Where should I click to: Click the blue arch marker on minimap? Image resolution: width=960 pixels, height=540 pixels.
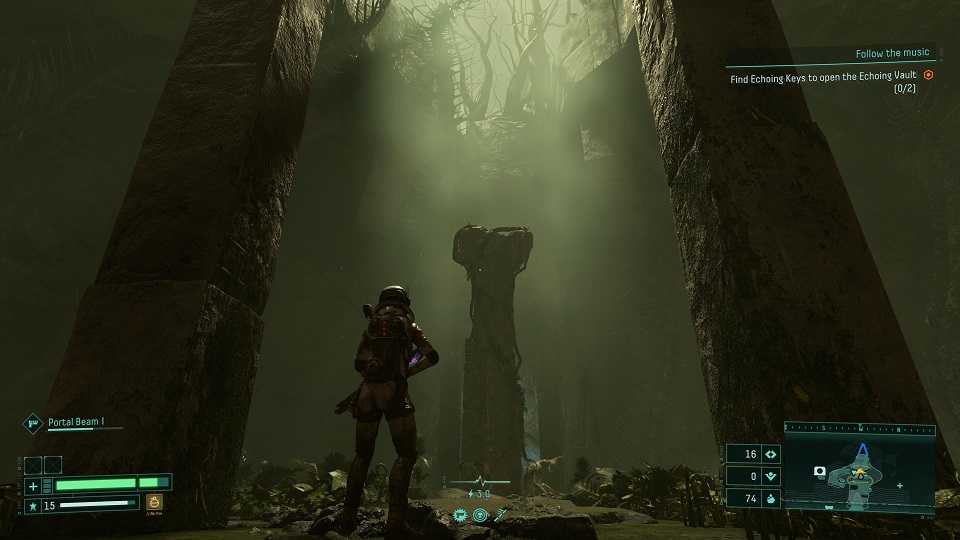[862, 449]
